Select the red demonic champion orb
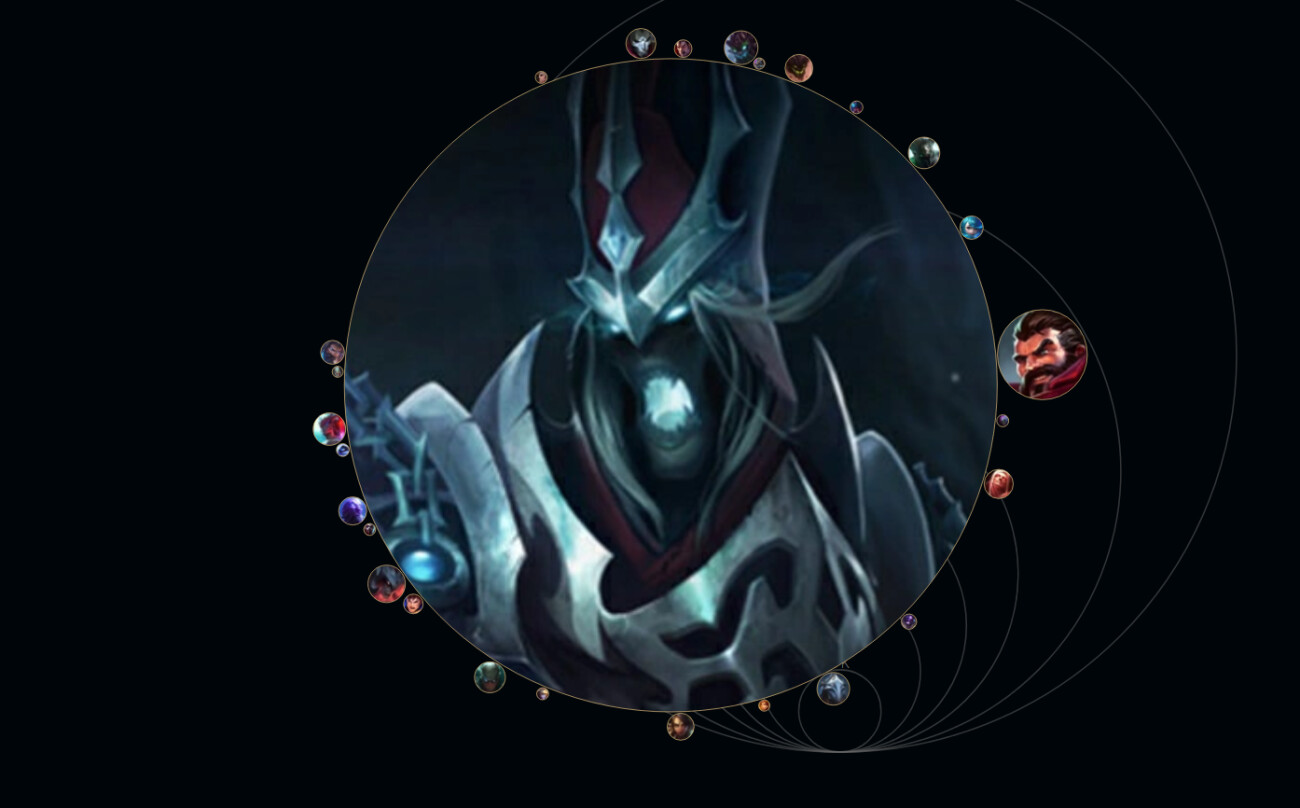Viewport: 1300px width, 808px height. coord(799,68)
